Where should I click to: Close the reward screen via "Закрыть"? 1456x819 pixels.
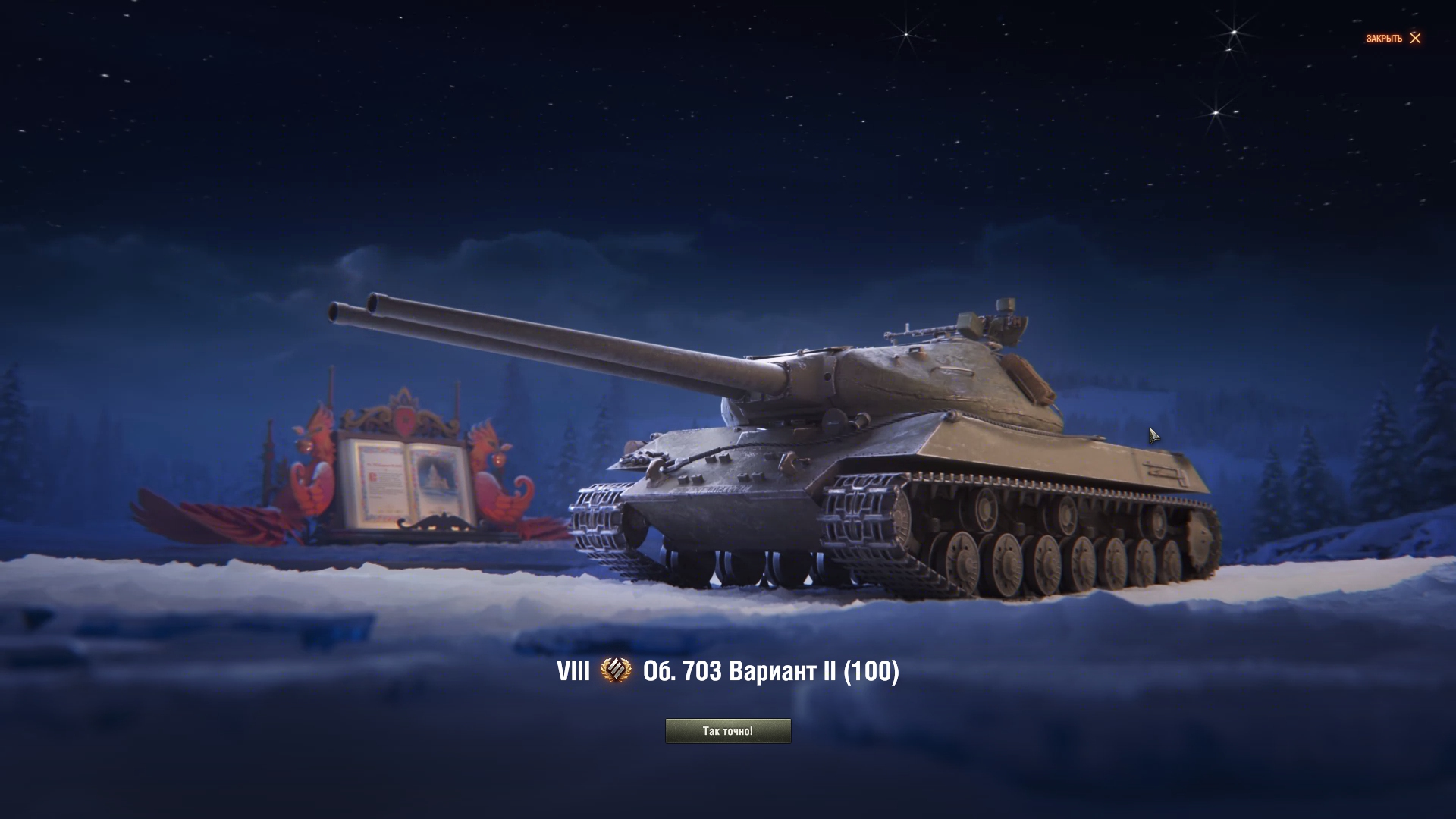click(1394, 39)
